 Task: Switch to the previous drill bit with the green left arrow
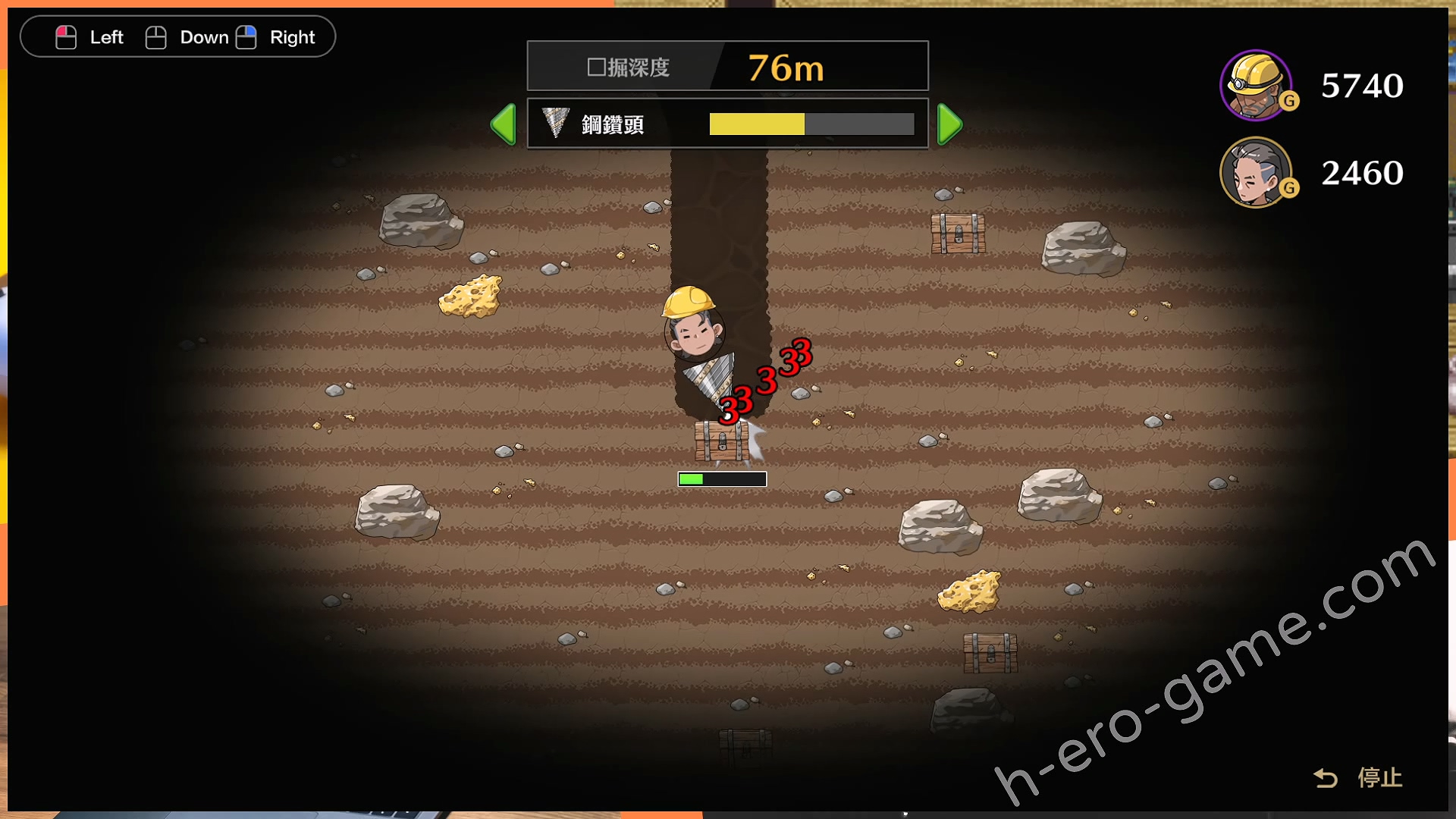point(504,124)
